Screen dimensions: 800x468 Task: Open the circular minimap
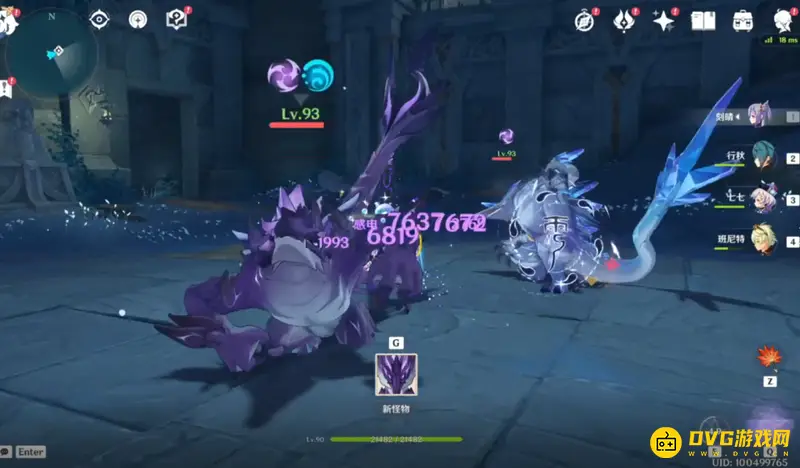[52, 53]
